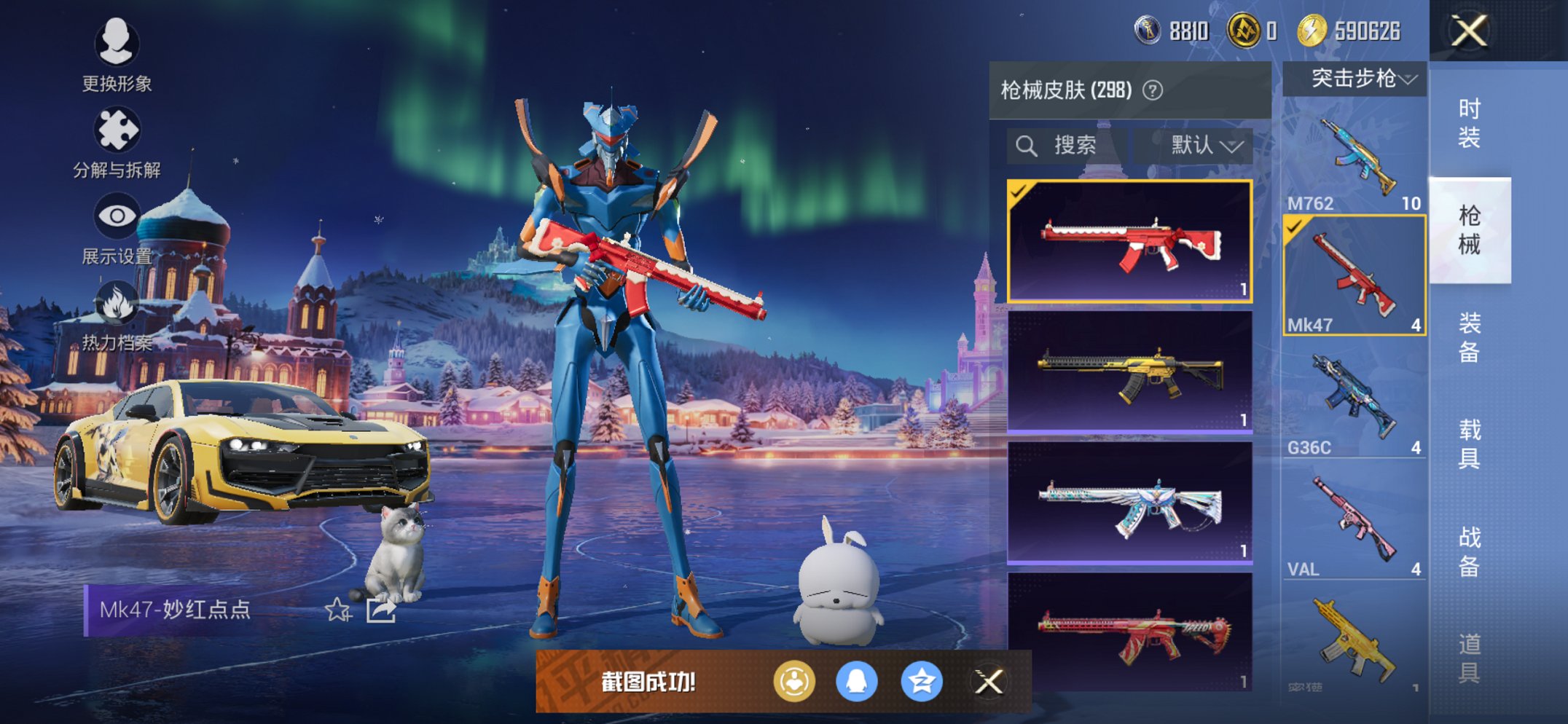Image resolution: width=1568 pixels, height=724 pixels.
Task: Choose the G36C weapon category
Action: coord(1354,401)
